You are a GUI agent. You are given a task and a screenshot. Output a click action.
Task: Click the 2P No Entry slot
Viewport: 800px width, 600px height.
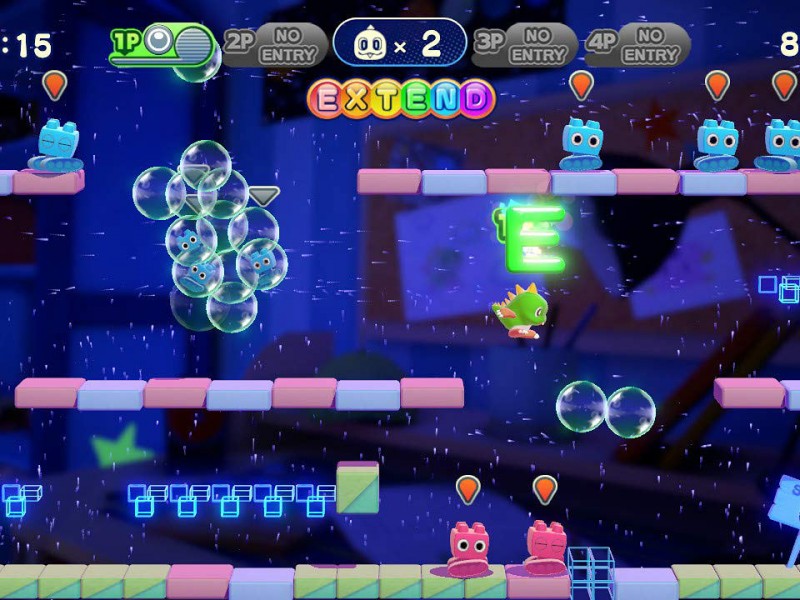coord(274,44)
